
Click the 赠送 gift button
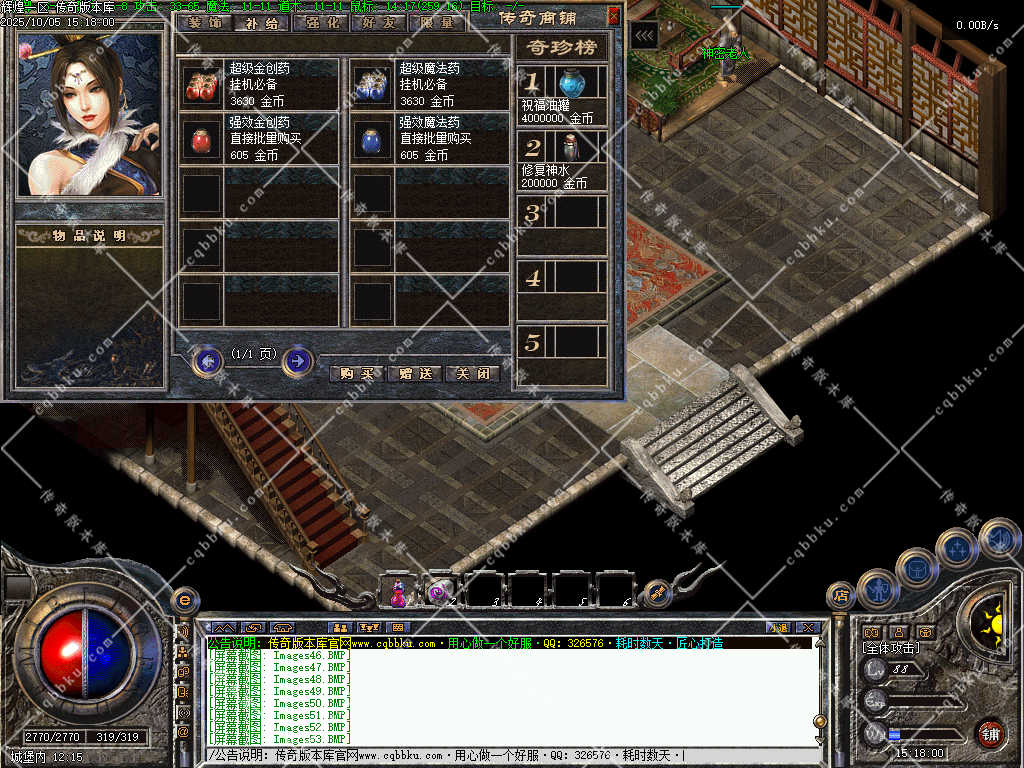[x=414, y=374]
